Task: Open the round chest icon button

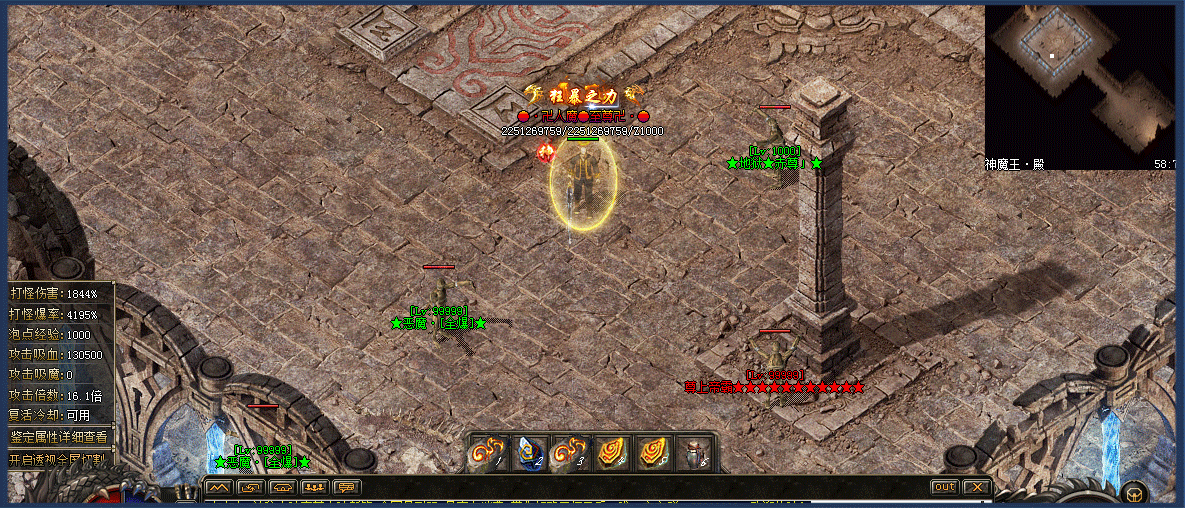Action: [x=1134, y=491]
